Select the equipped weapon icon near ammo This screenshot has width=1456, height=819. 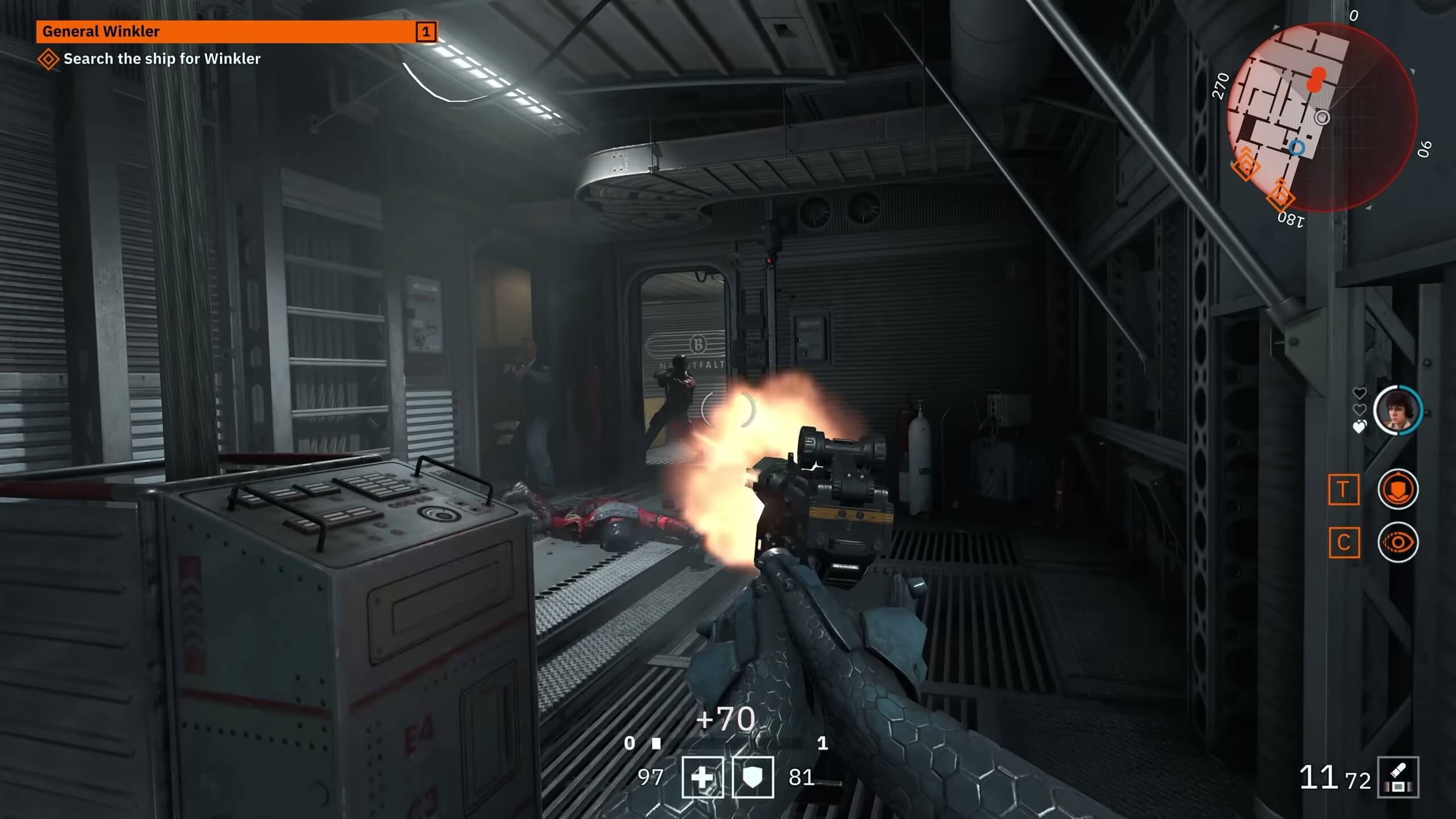pos(1398,777)
